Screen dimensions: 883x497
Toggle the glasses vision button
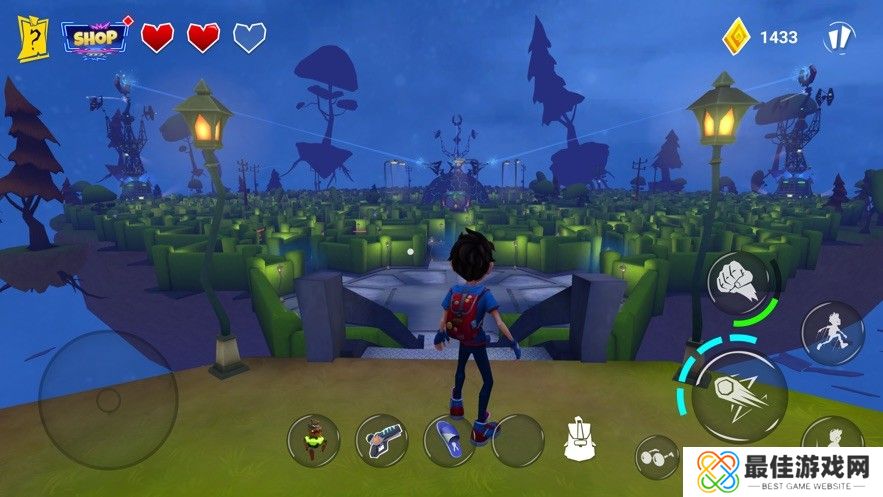tap(656, 456)
